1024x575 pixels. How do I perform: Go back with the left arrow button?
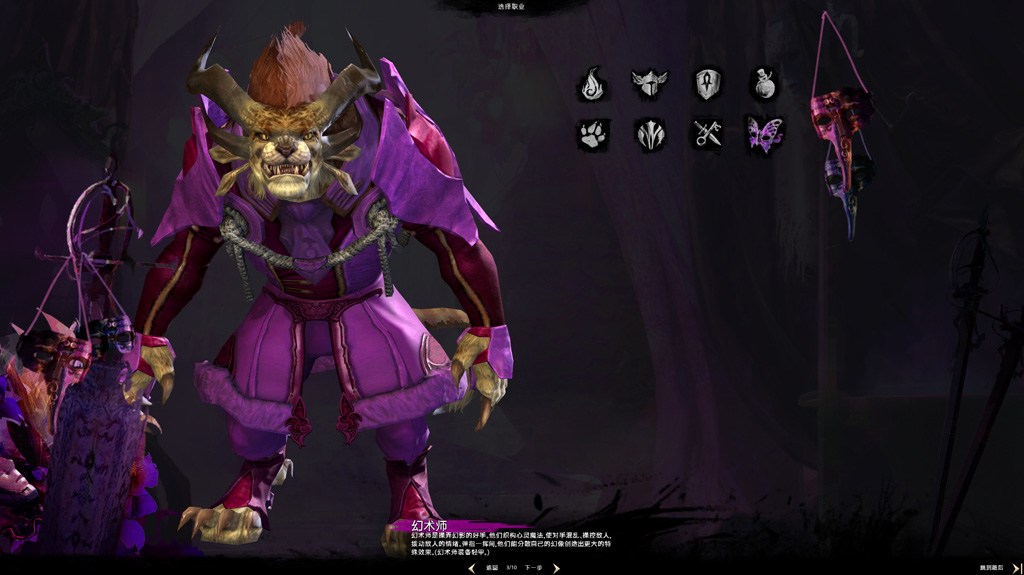(472, 567)
